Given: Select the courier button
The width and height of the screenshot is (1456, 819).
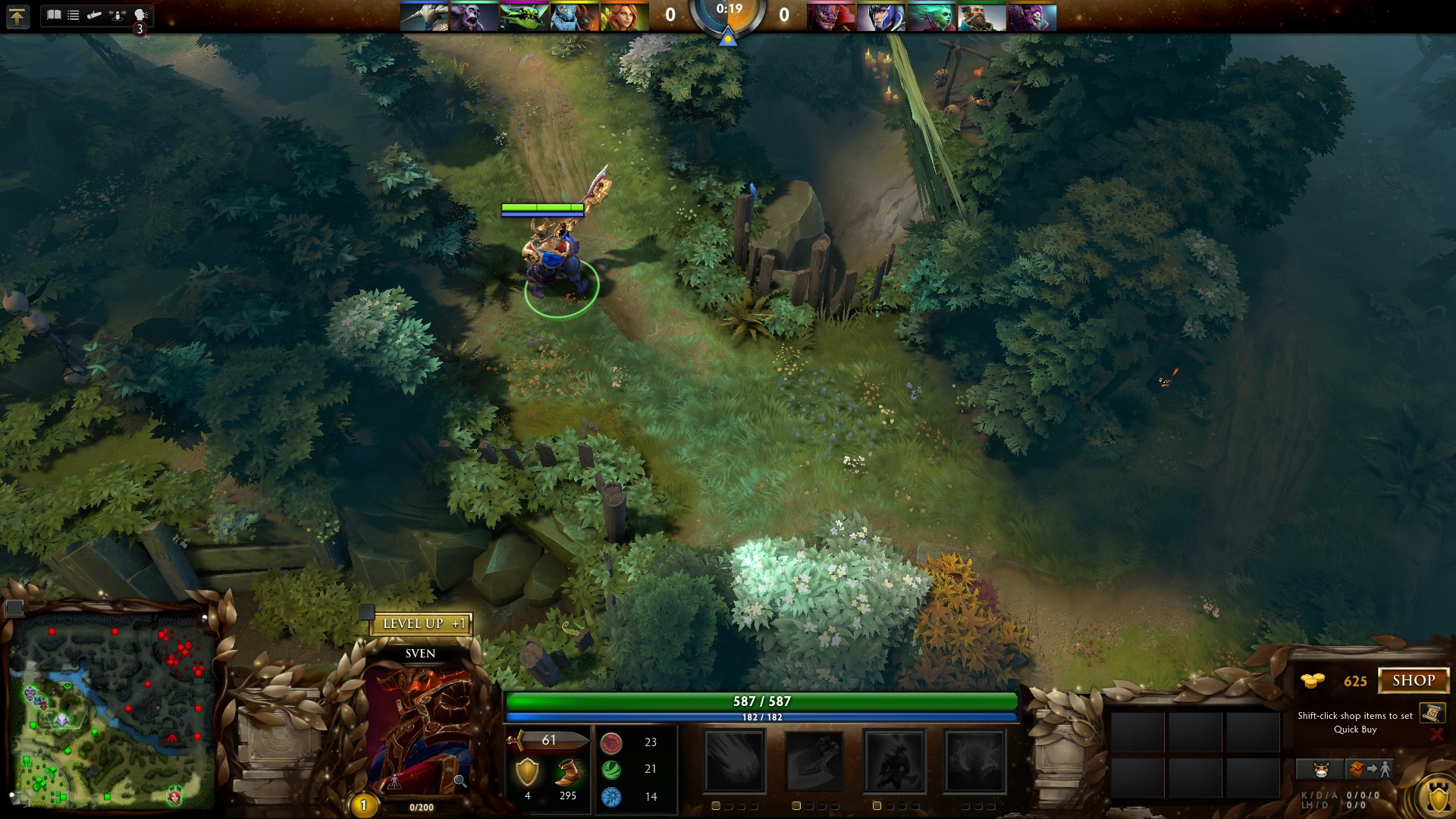Looking at the screenshot, I should pos(1321,770).
